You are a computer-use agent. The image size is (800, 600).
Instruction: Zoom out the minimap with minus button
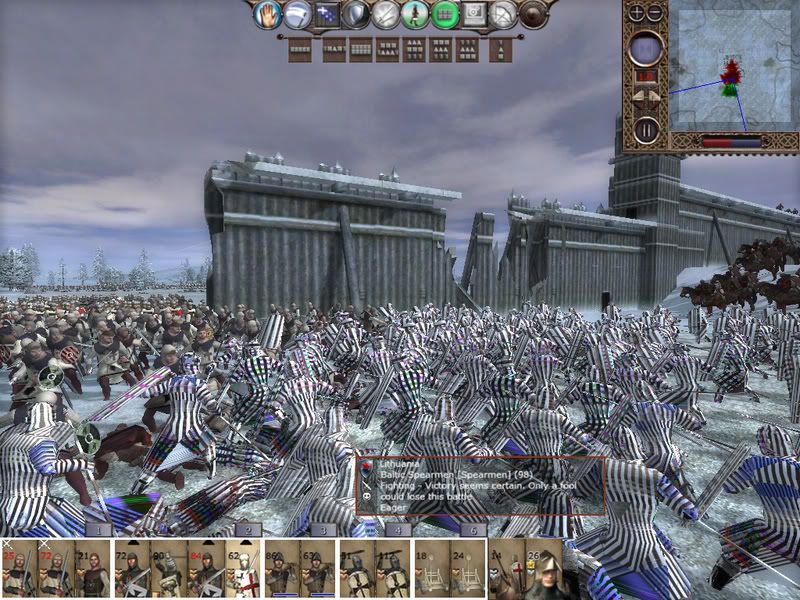[655, 13]
